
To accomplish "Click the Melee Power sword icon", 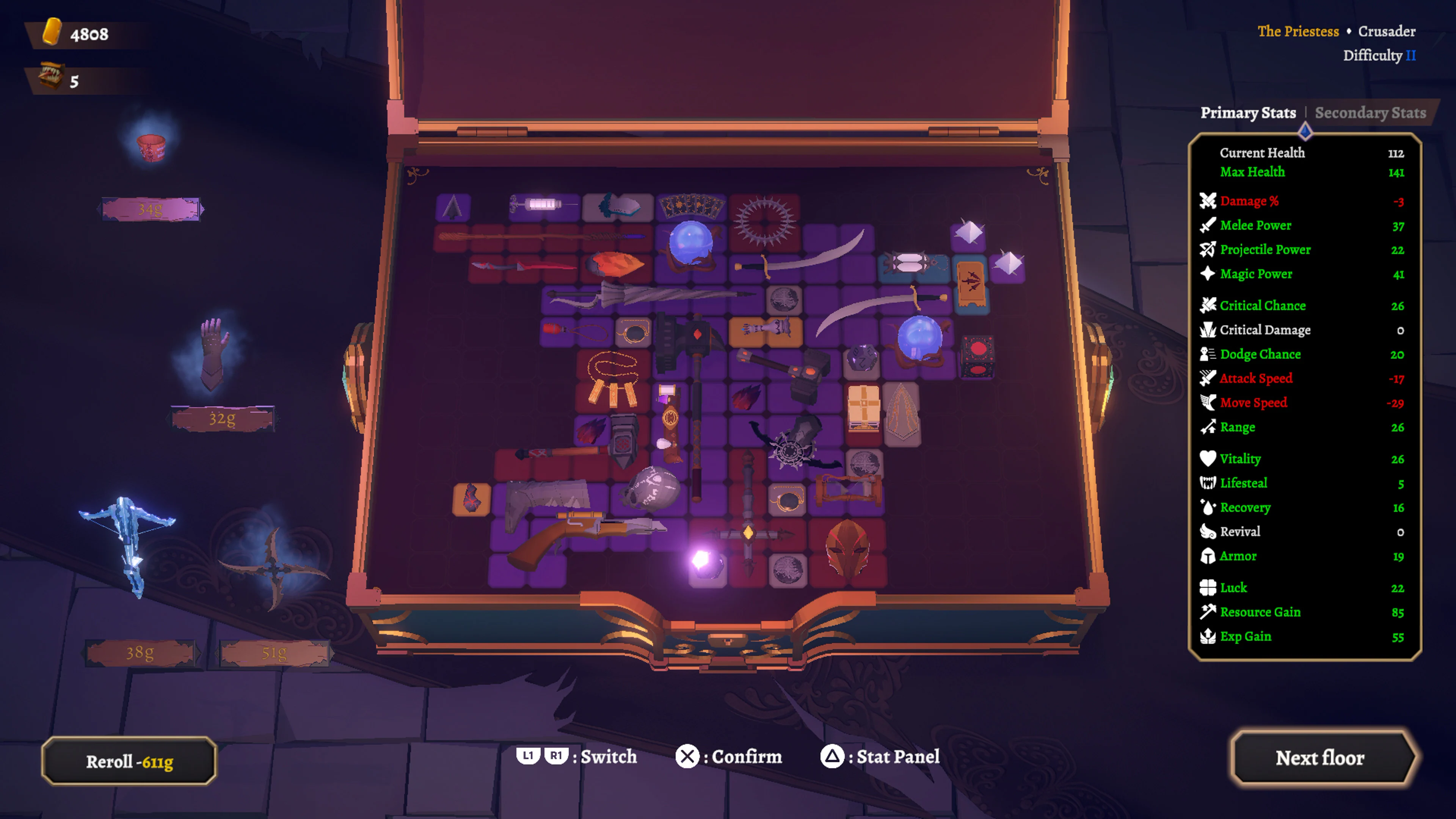I will 1207,226.
